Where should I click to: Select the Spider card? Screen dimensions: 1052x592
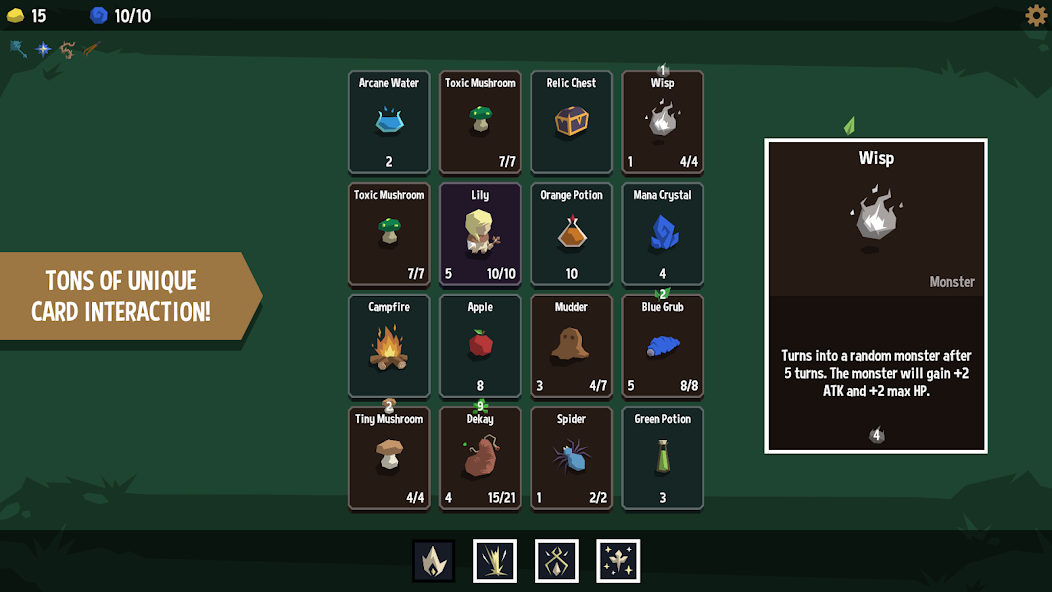click(571, 458)
